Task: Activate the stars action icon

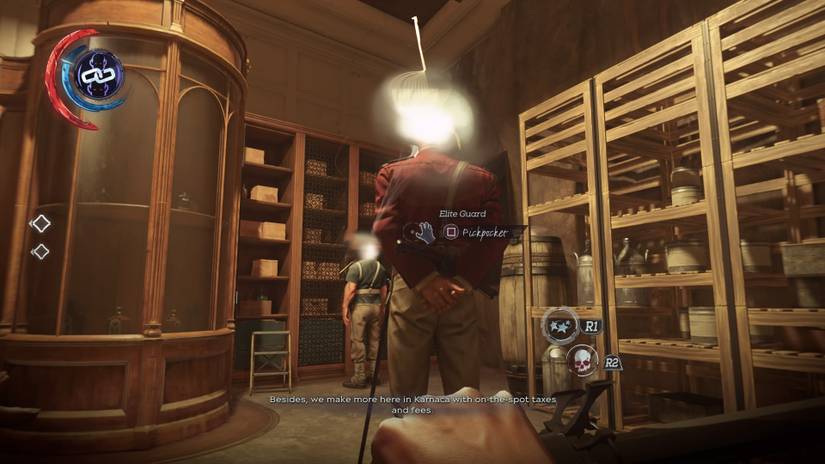Action: [x=561, y=324]
